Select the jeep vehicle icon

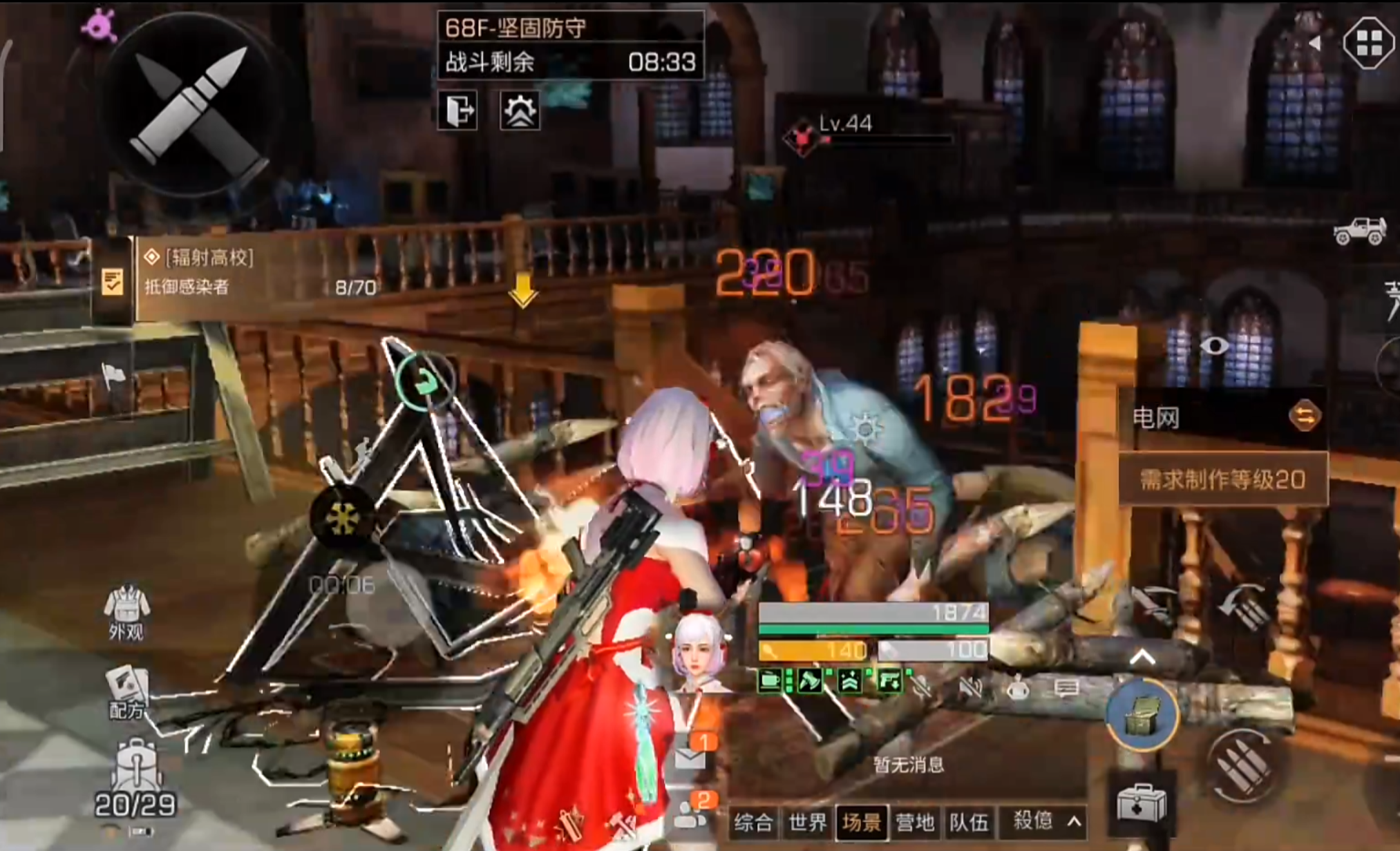point(1360,231)
